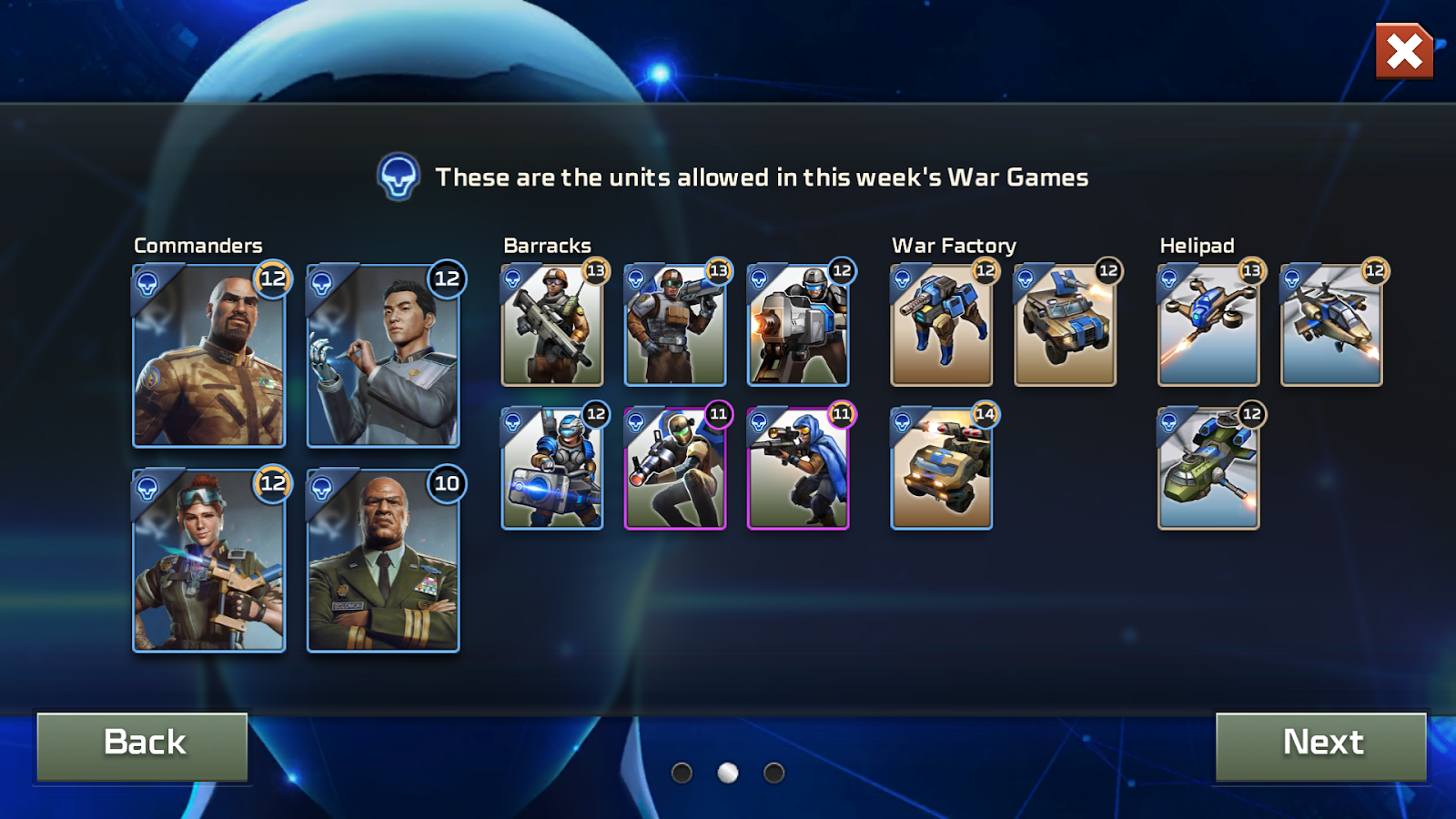Select the level 11 jump-jet trooper card

click(675, 469)
